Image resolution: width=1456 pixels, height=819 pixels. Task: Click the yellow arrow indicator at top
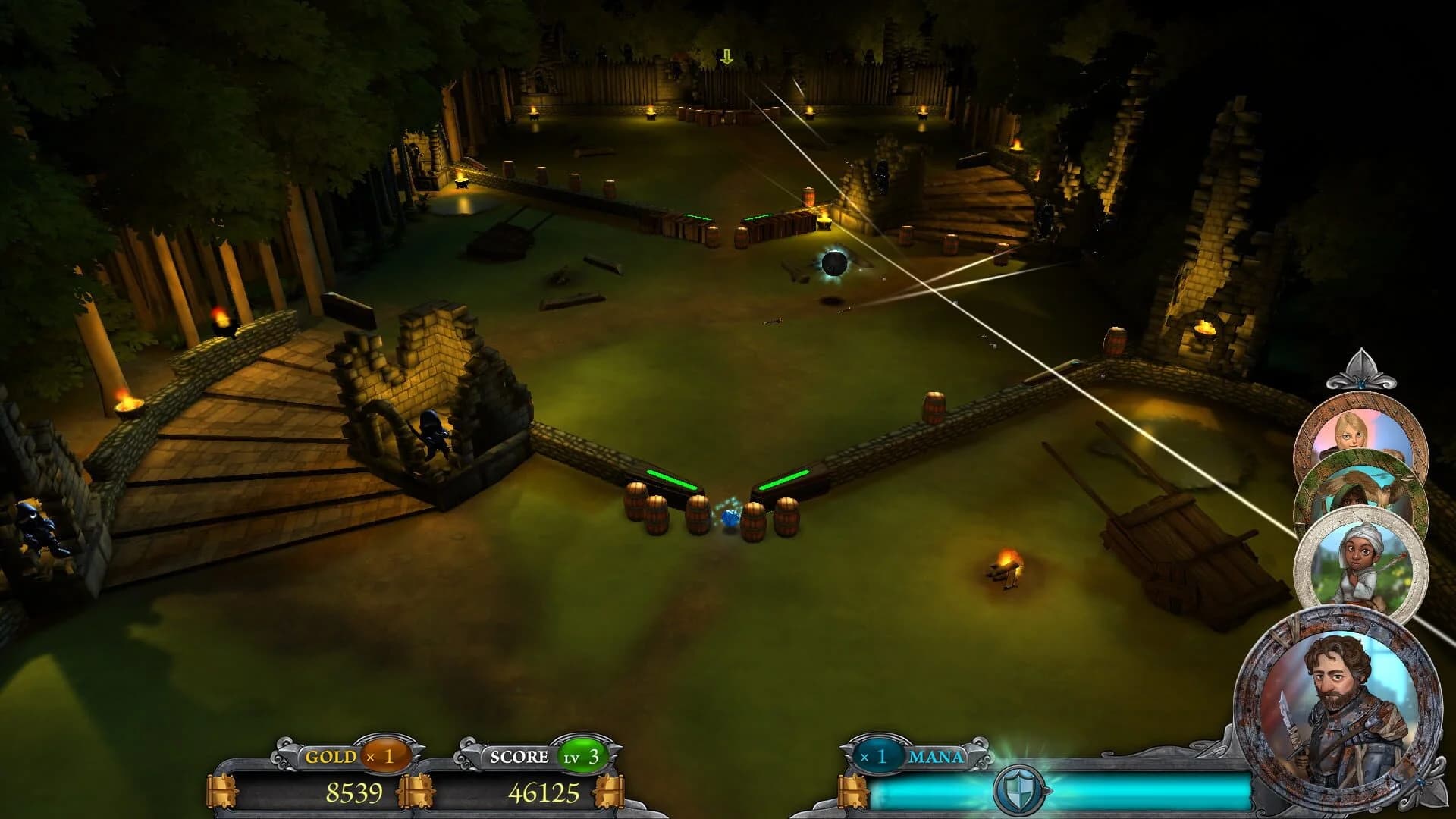(726, 57)
